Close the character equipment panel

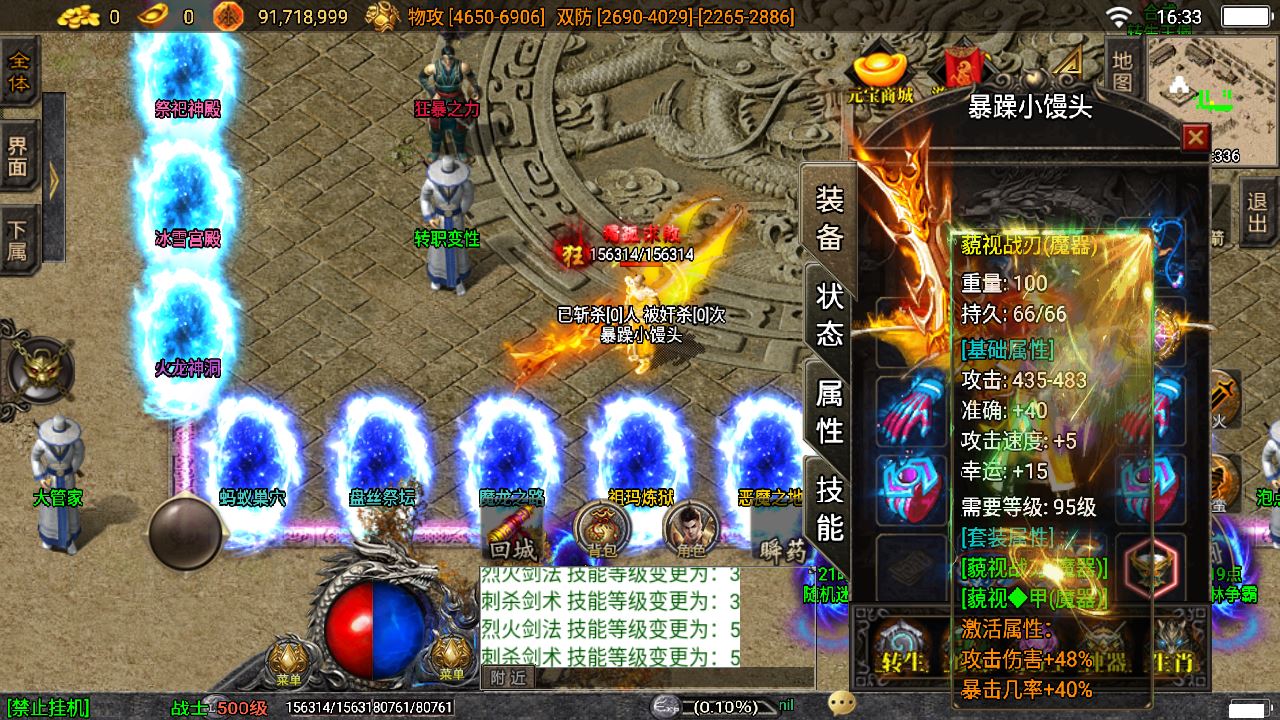click(1194, 137)
